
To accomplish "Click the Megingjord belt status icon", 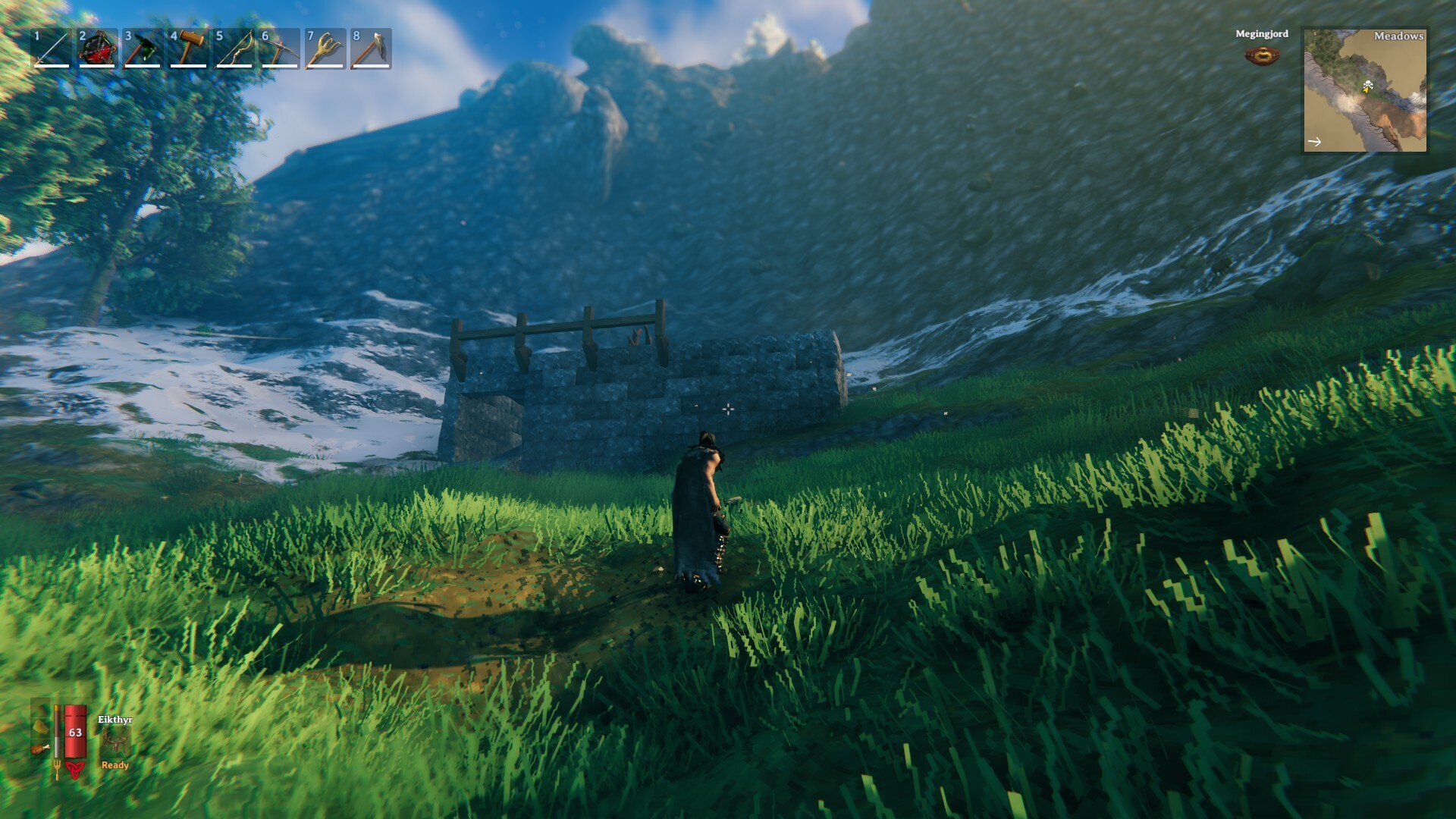I will click(1262, 55).
